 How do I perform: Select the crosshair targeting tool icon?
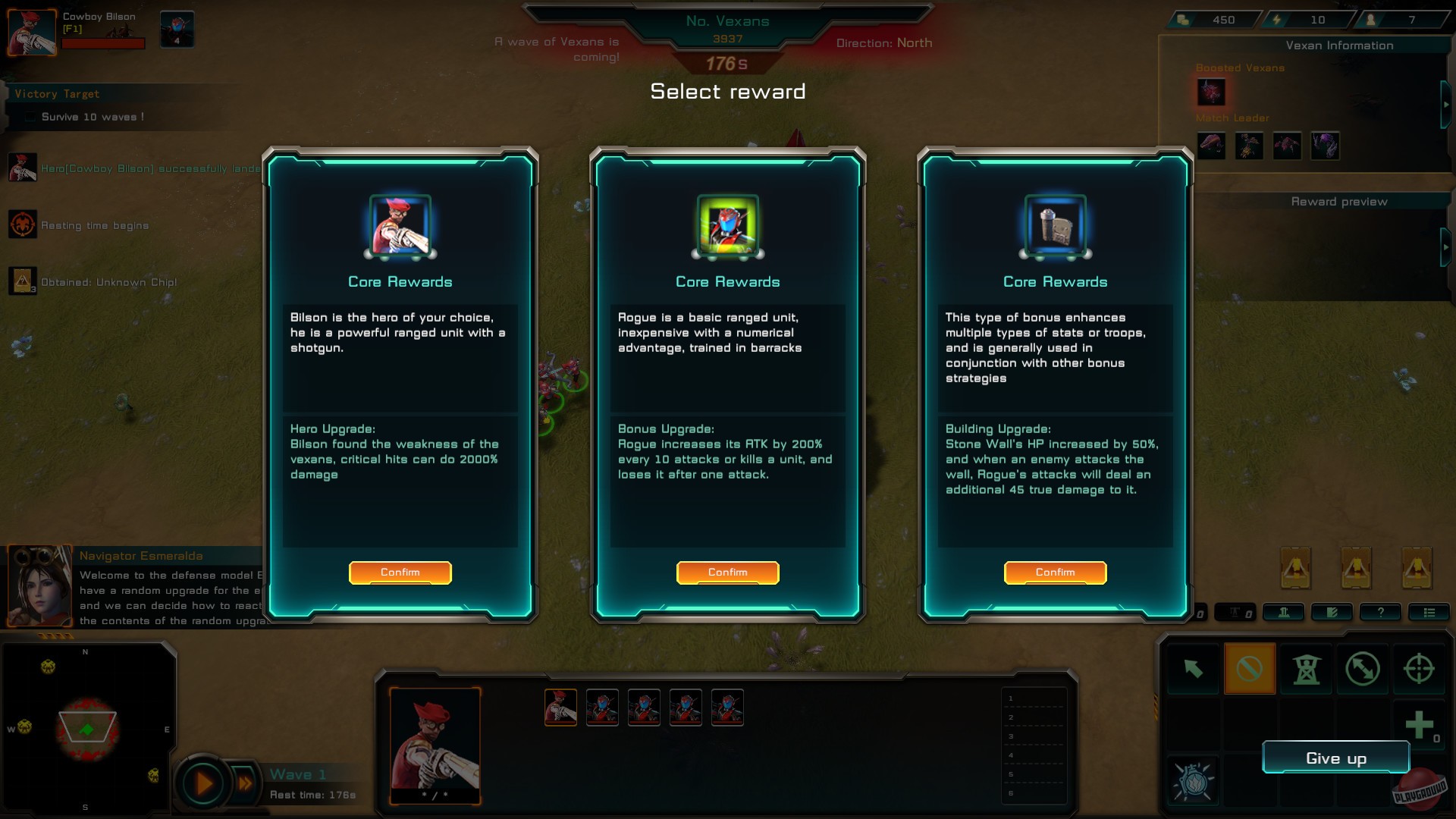1419,670
